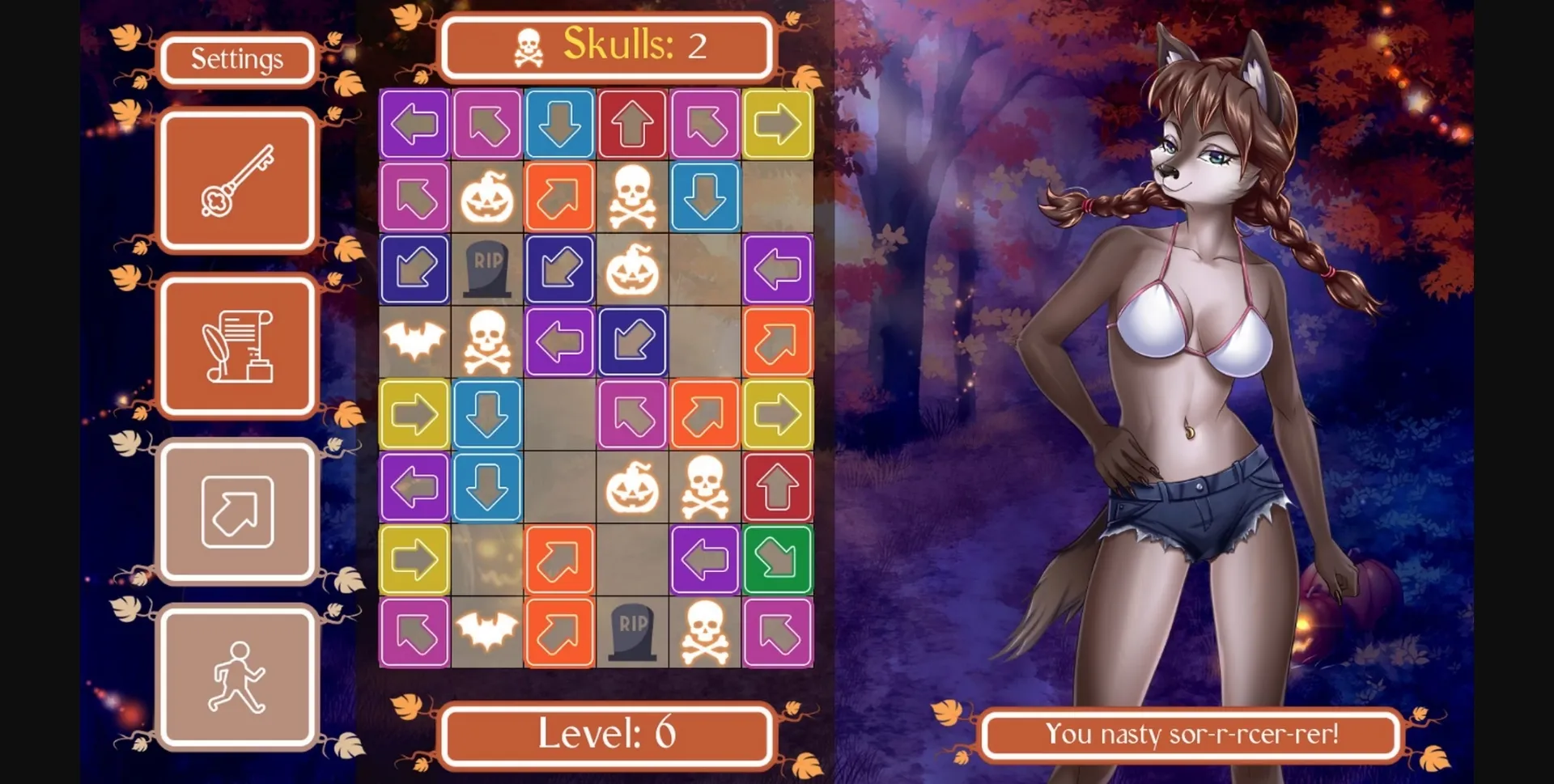Click the skull icon beside the Skulls counter
Viewport: 1554px width, 784px height.
(528, 46)
